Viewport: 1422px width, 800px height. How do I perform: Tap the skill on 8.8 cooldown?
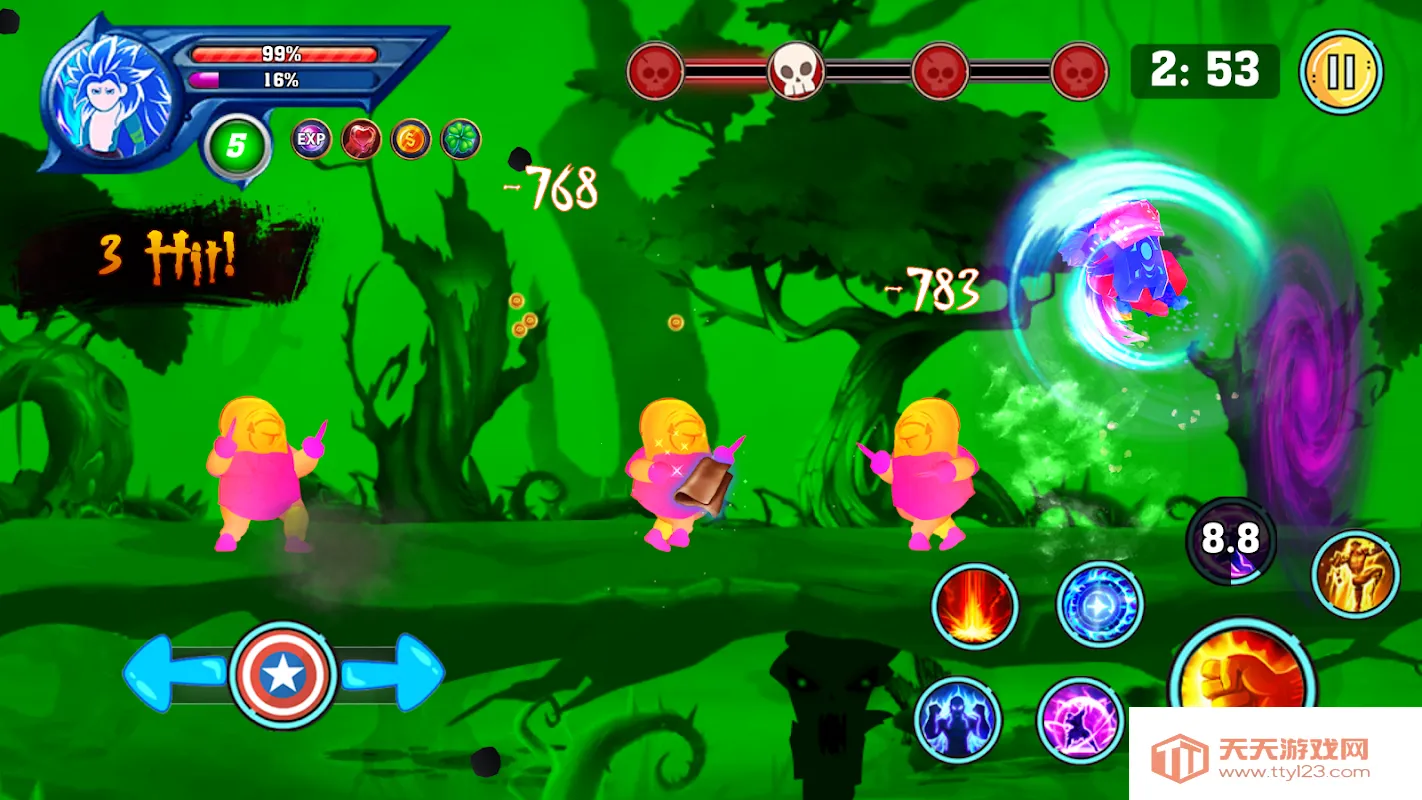1230,541
